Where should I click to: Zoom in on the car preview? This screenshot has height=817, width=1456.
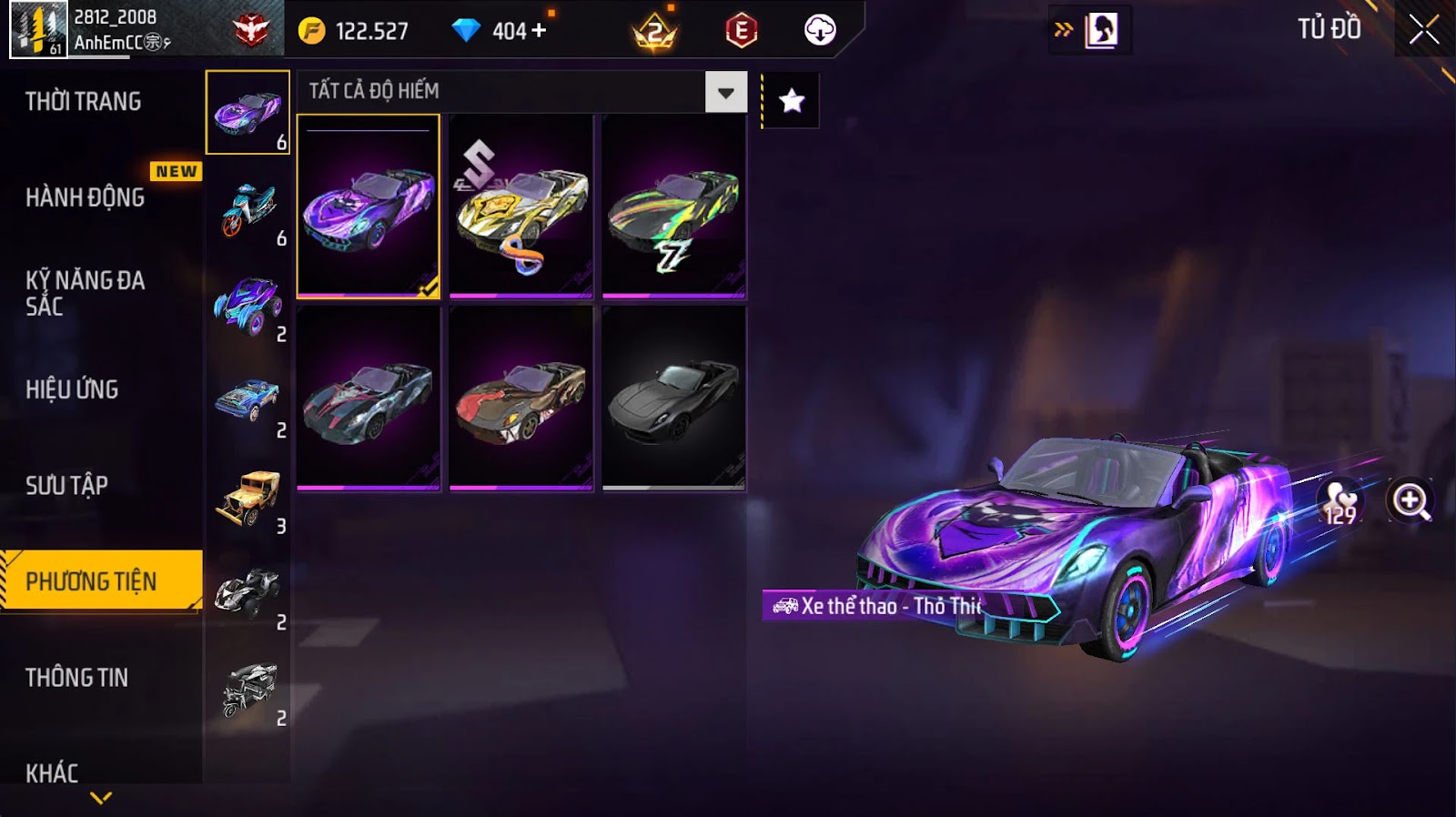point(1410,500)
